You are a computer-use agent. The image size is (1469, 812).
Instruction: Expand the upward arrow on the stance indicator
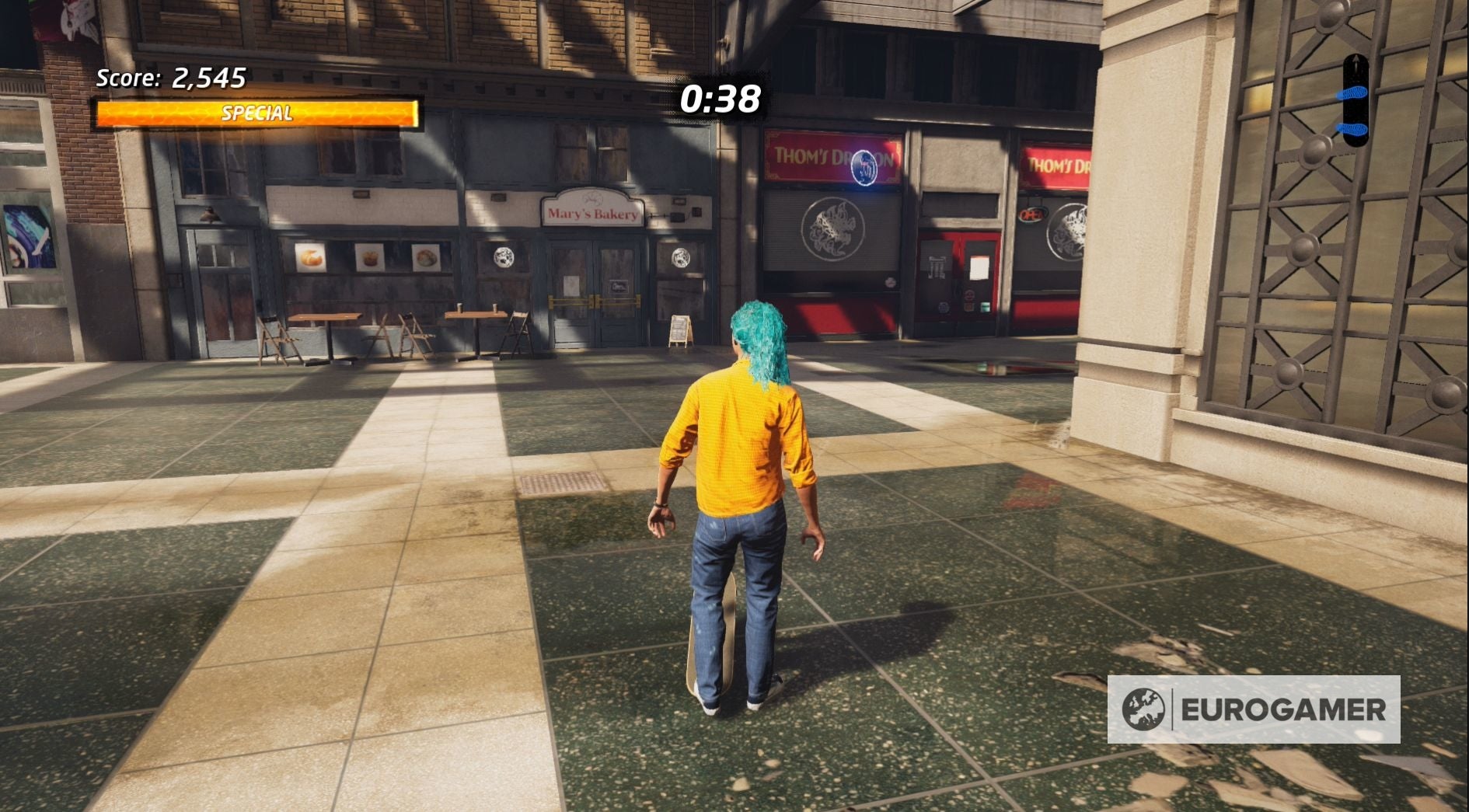(x=1356, y=61)
